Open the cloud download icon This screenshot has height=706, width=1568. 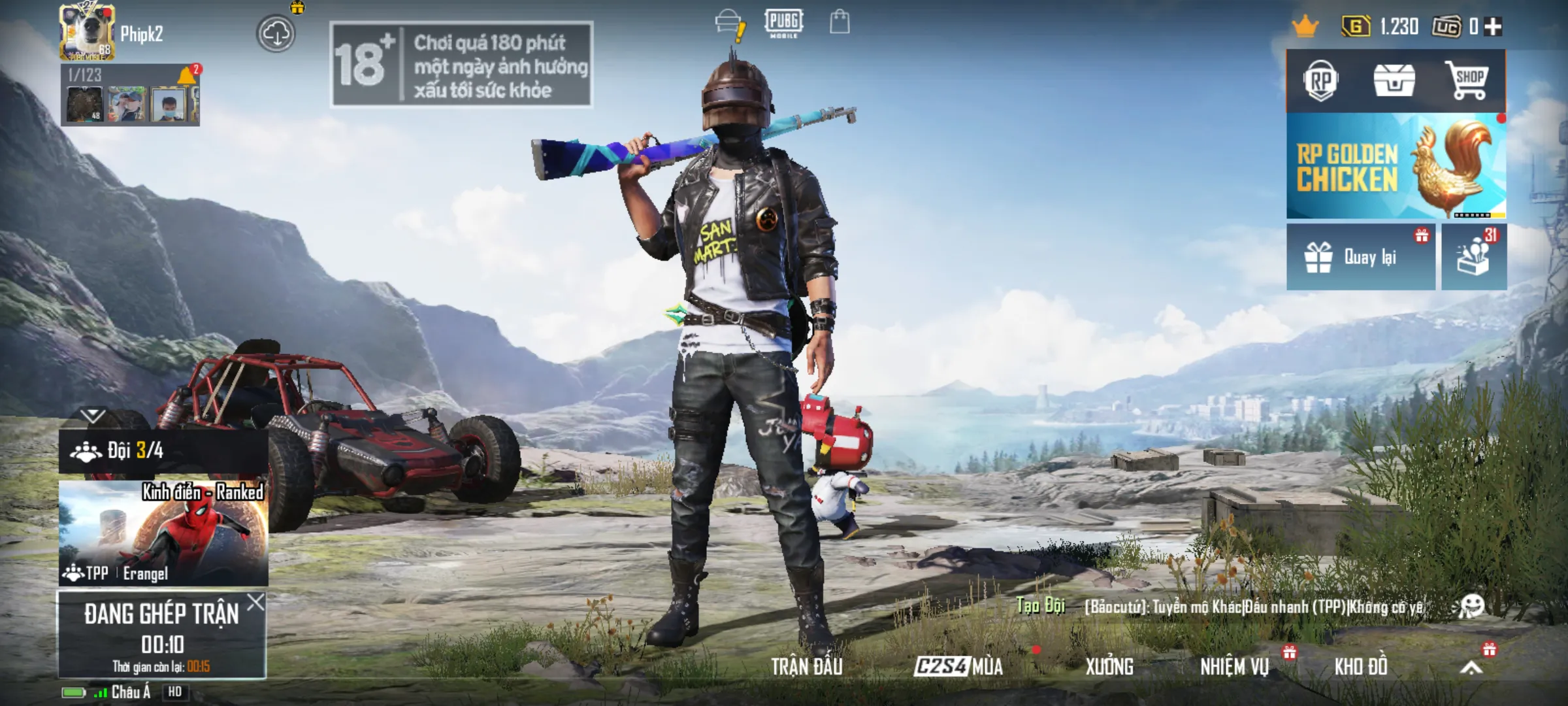pyautogui.click(x=276, y=34)
